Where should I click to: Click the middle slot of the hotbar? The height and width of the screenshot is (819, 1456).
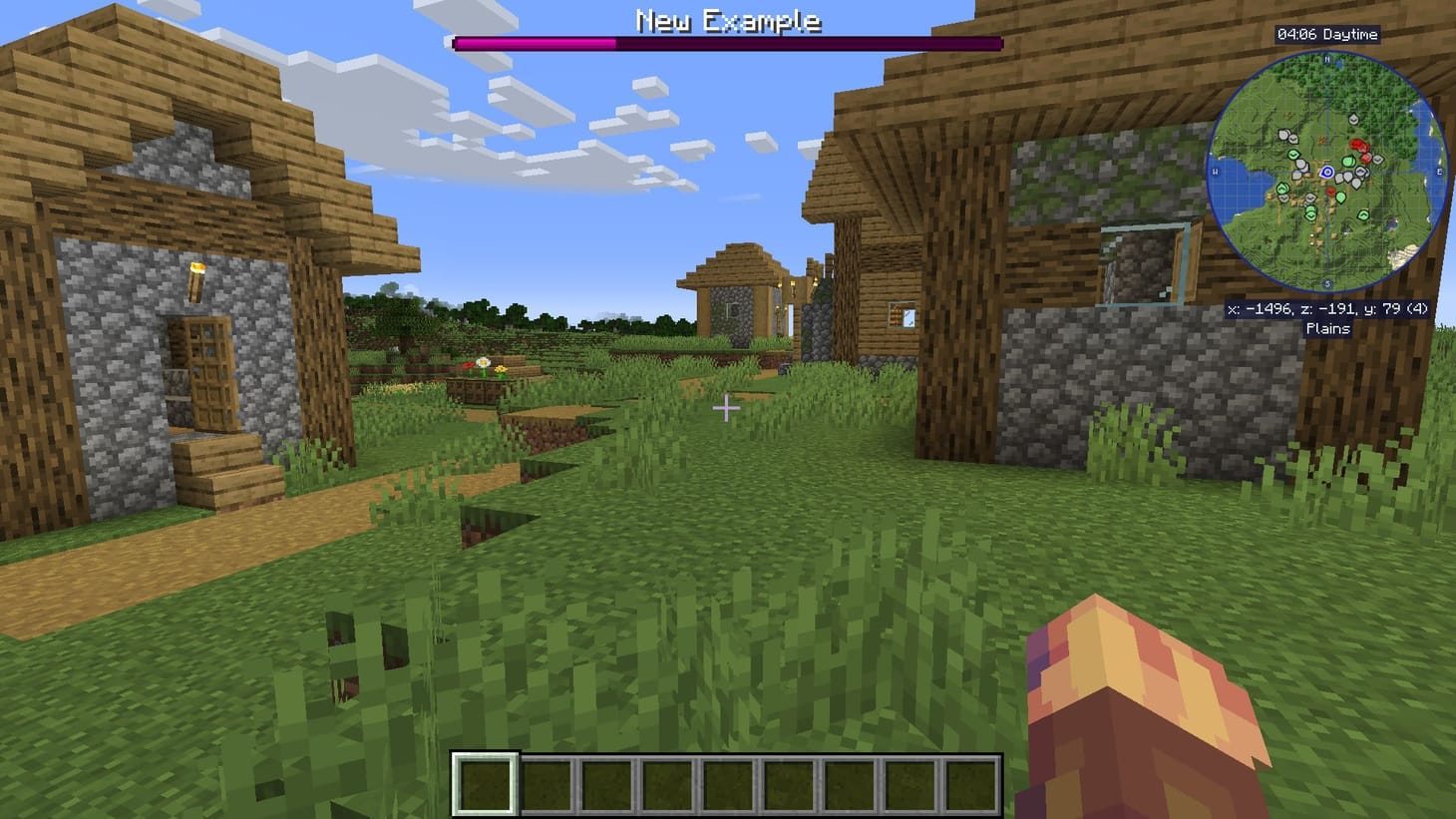tap(730, 784)
